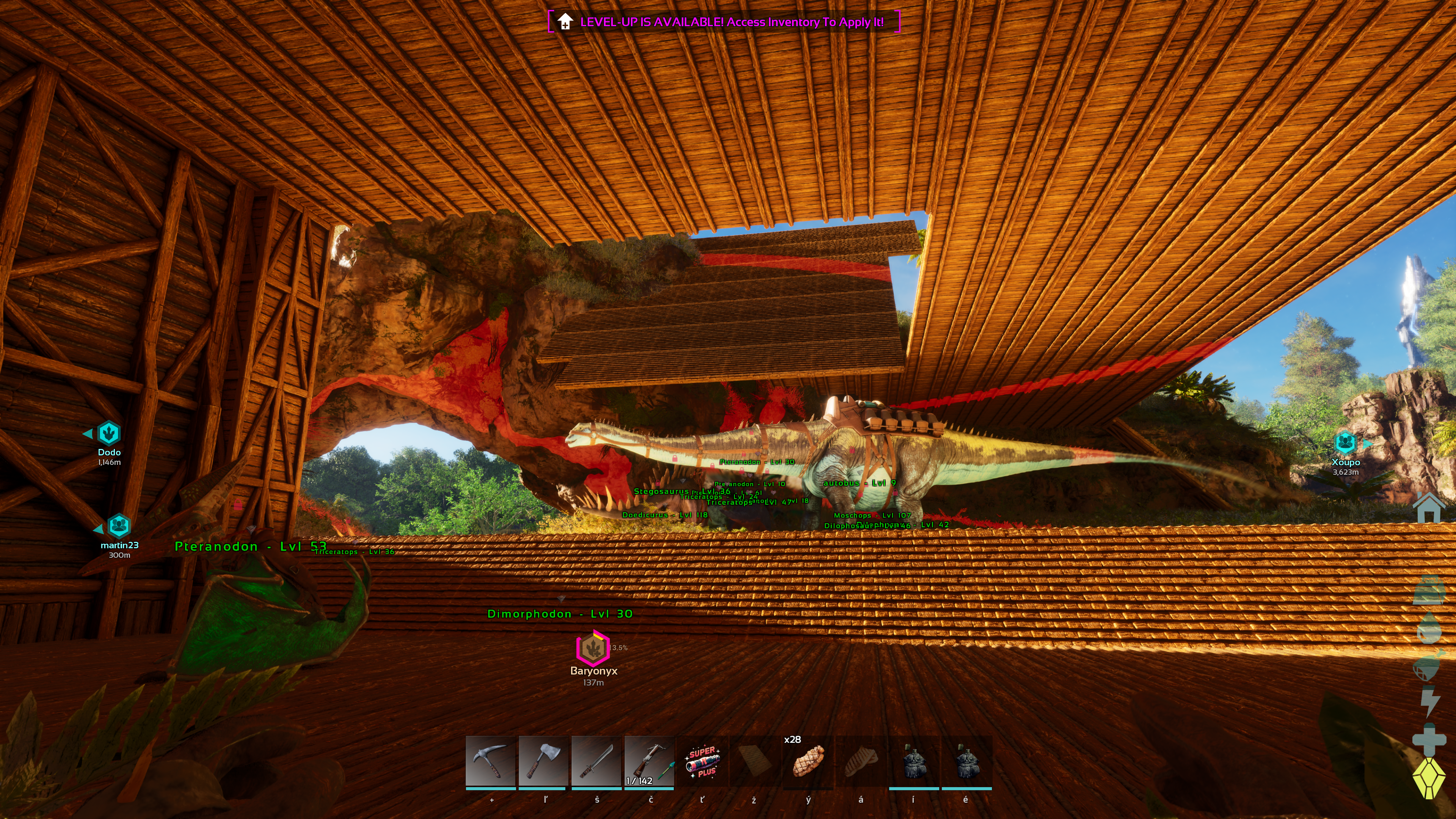Image resolution: width=1456 pixels, height=819 pixels.
Task: Choose the sword hotbar slot
Action: 596,761
